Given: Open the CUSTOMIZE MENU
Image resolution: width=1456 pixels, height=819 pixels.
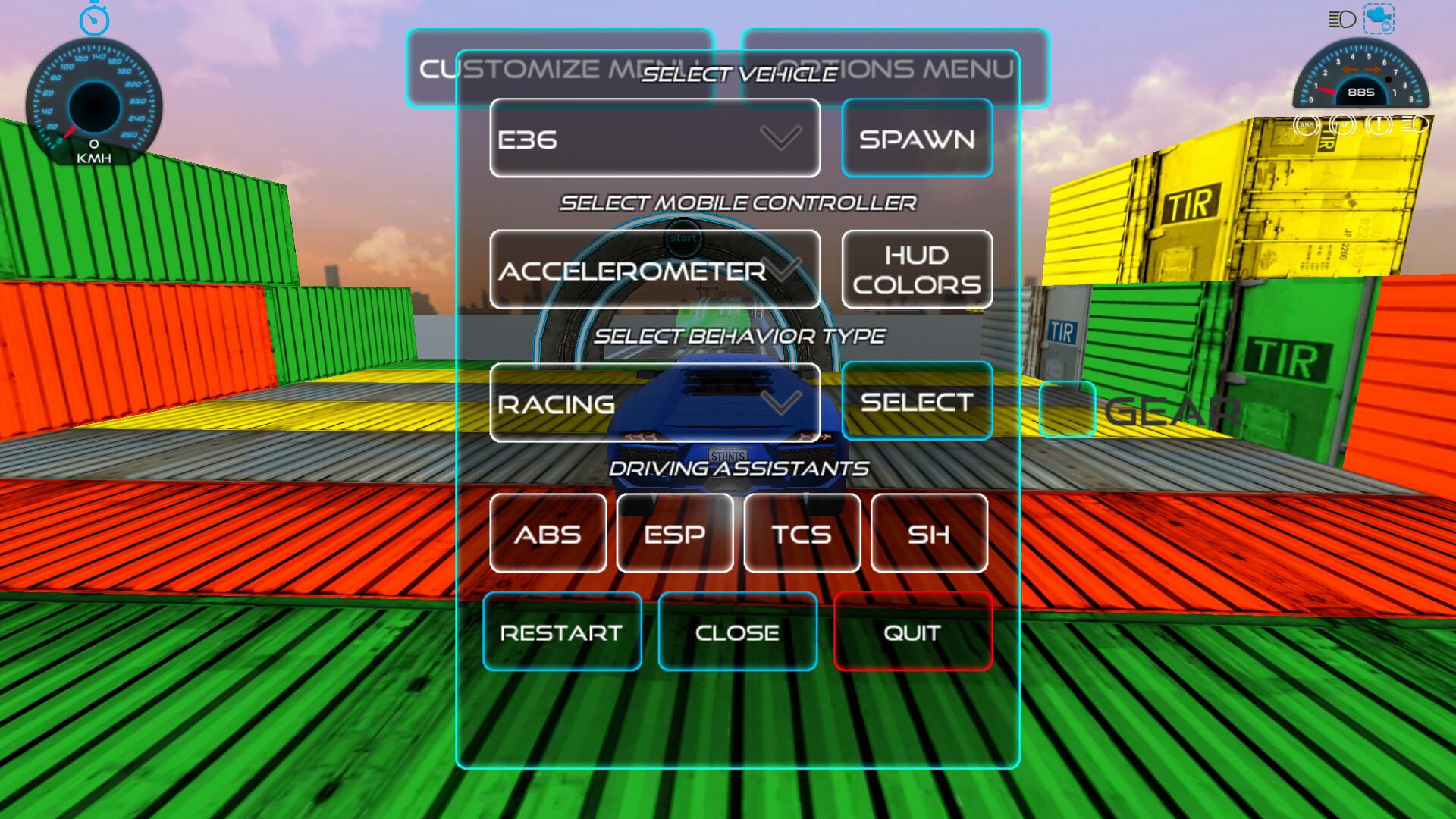Looking at the screenshot, I should 561,68.
